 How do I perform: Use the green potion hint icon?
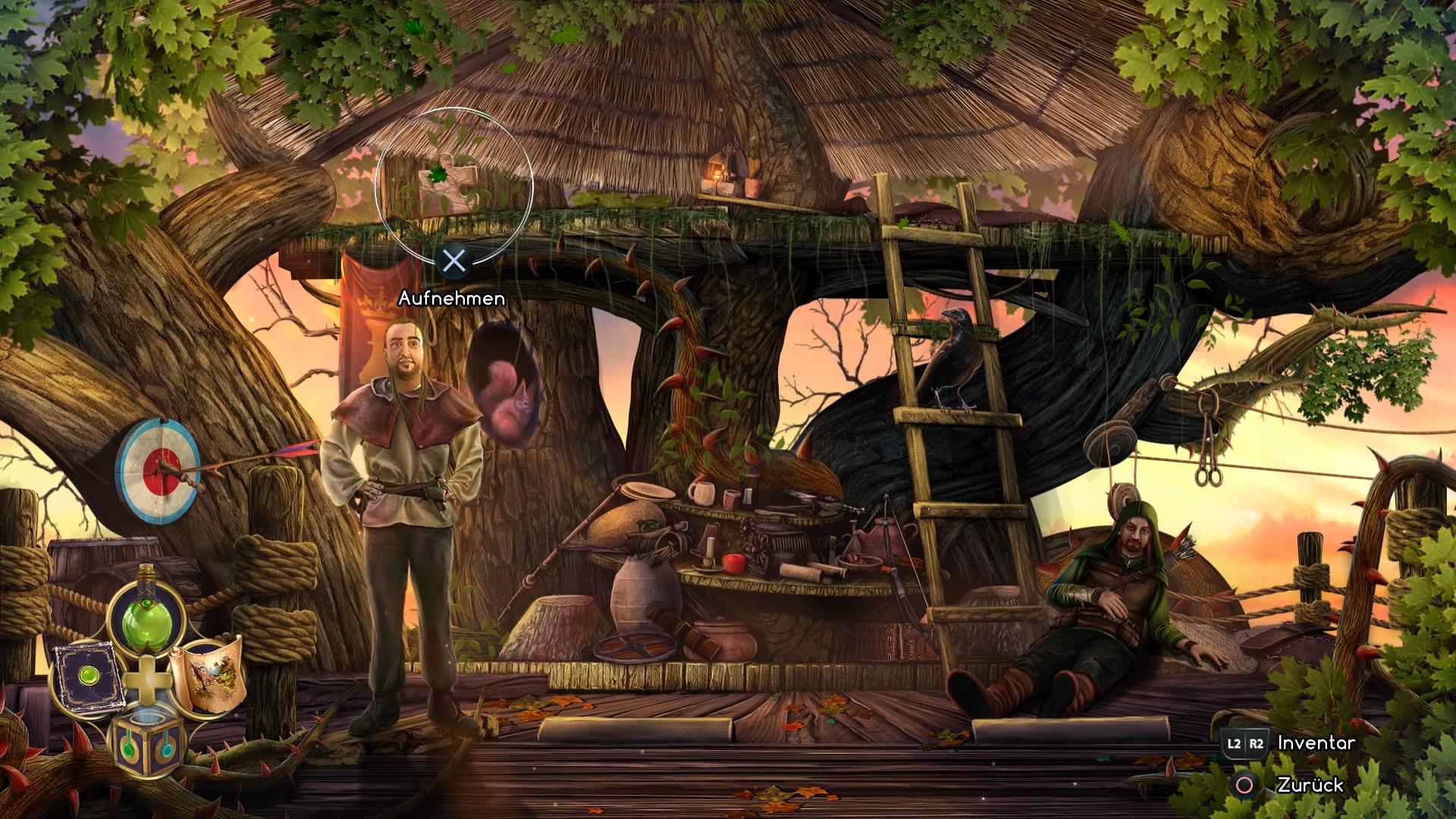(x=146, y=618)
